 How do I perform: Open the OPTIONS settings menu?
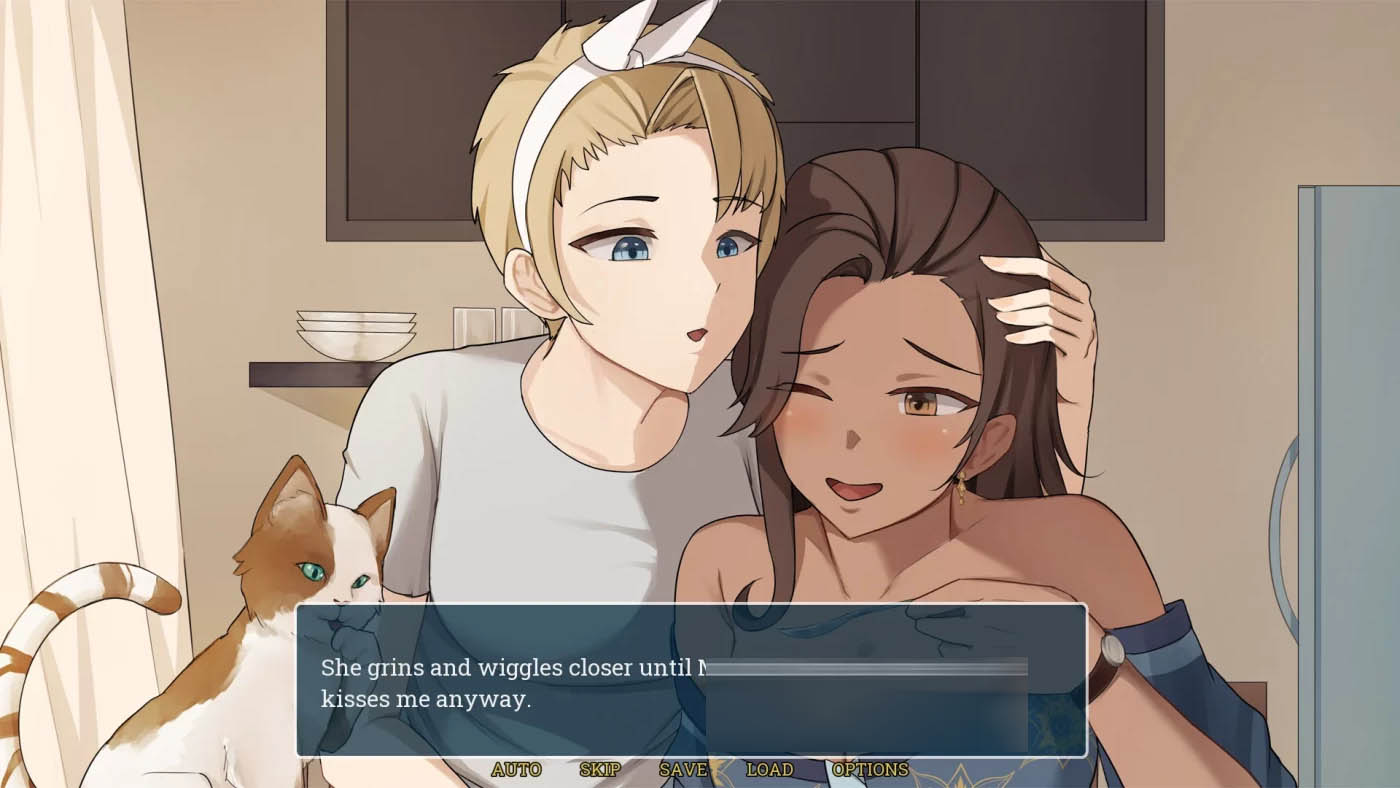point(869,770)
